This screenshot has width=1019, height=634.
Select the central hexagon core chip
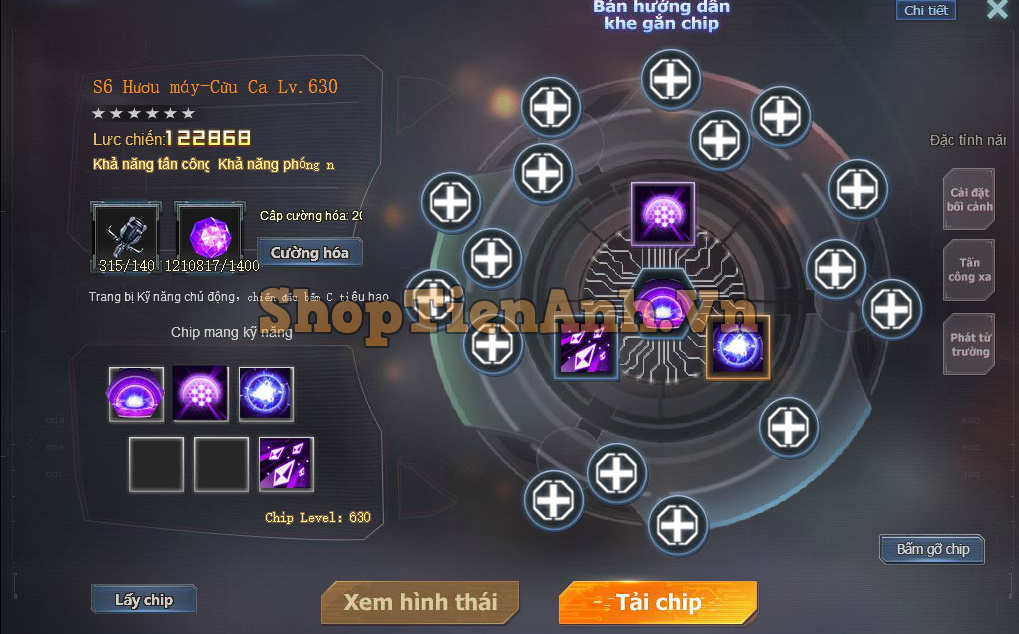(x=662, y=300)
